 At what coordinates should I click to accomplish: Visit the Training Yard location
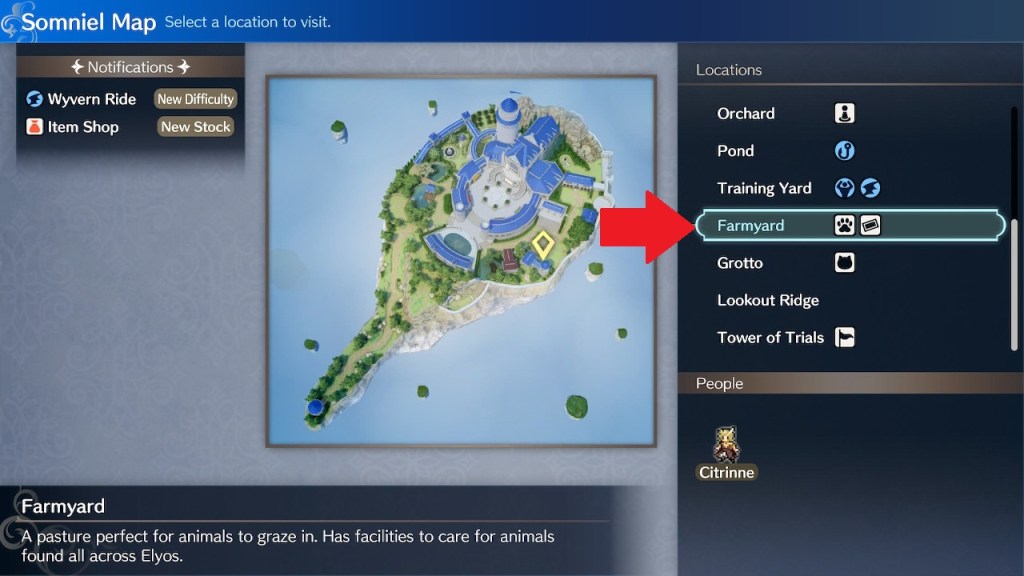764,188
